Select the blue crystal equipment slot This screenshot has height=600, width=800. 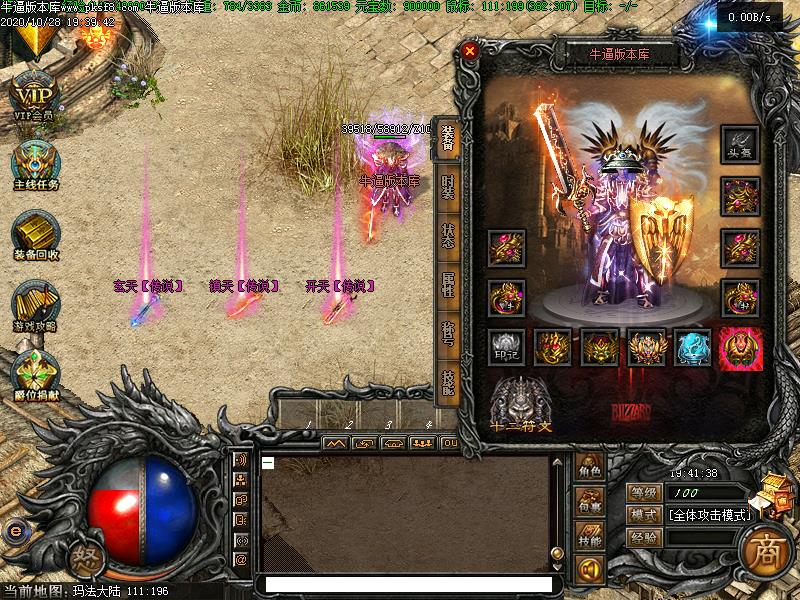point(692,347)
